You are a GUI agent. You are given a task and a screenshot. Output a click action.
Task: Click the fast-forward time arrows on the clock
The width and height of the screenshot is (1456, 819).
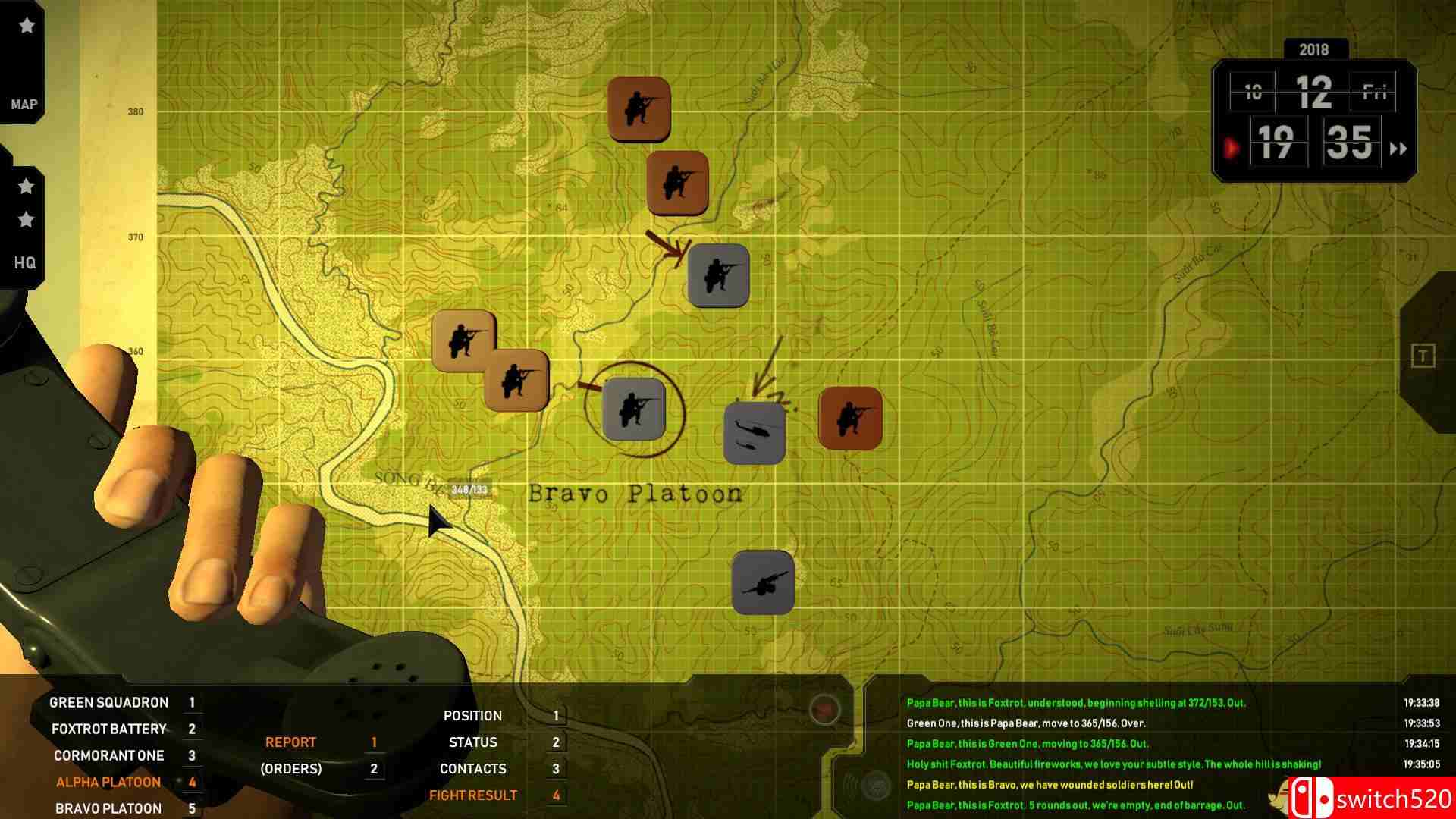click(x=1399, y=149)
